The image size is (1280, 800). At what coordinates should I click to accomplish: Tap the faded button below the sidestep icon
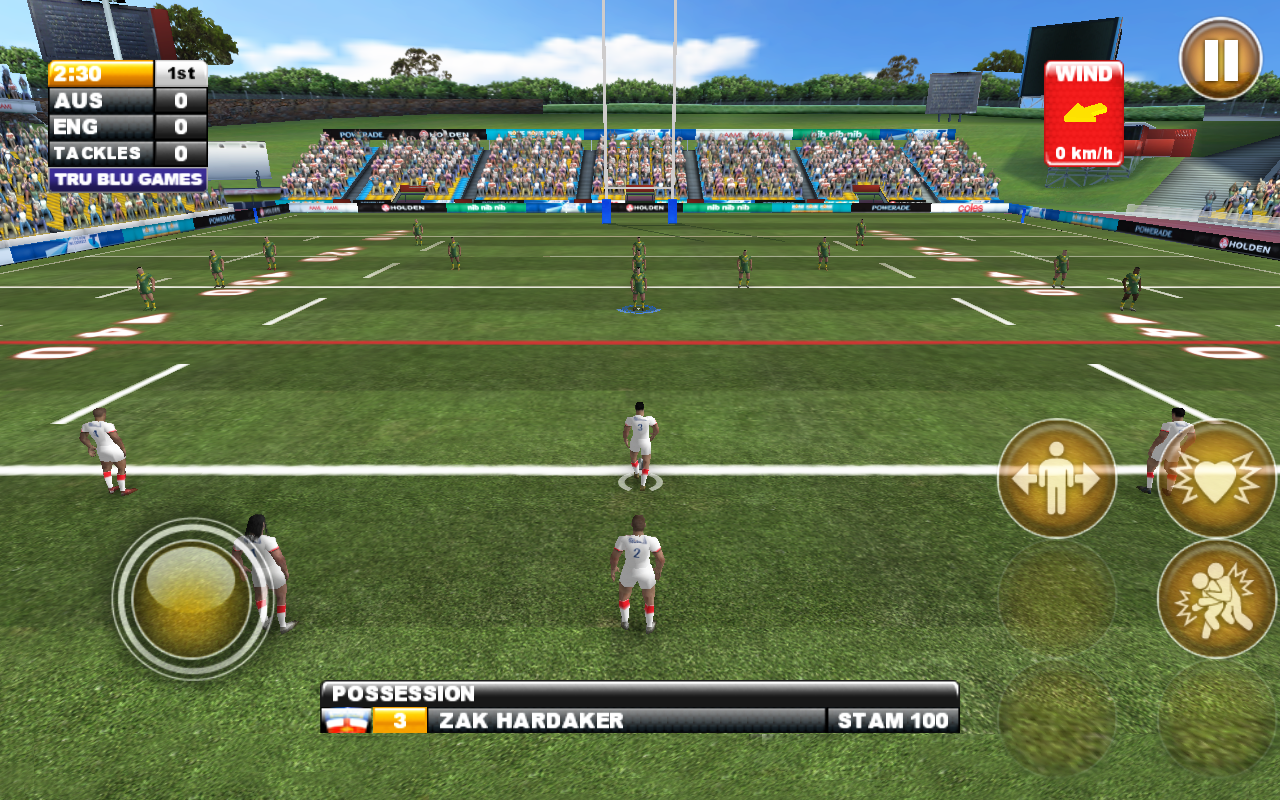[x=1056, y=598]
